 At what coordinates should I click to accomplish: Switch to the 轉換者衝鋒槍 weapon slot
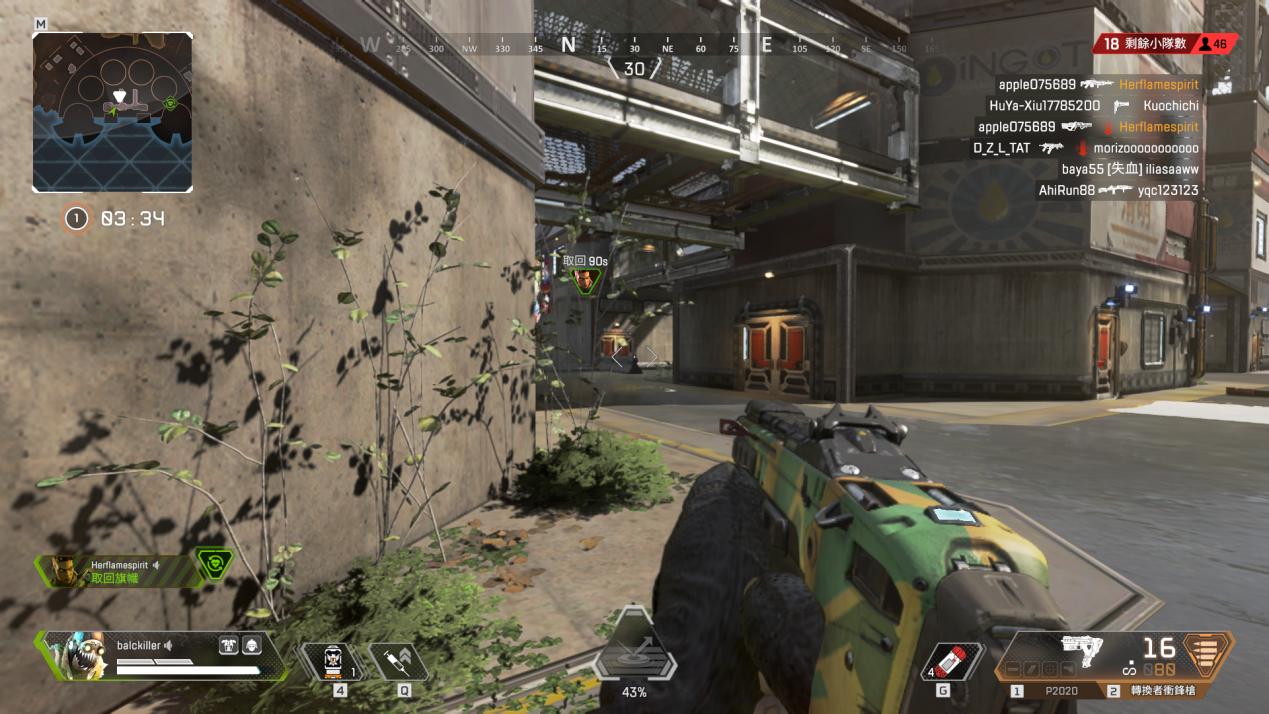pos(1158,691)
